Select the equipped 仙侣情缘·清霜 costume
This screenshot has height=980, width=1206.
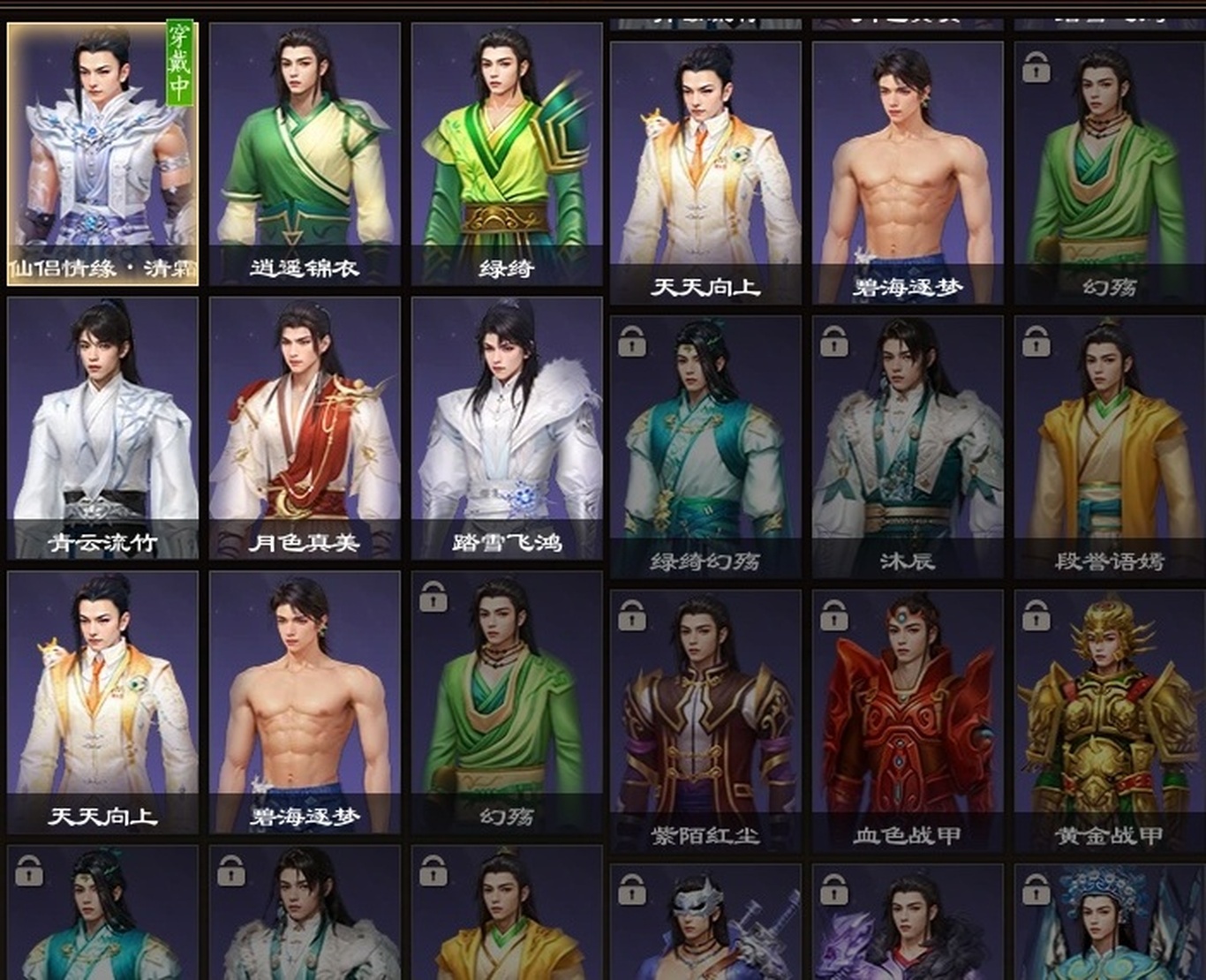102,155
